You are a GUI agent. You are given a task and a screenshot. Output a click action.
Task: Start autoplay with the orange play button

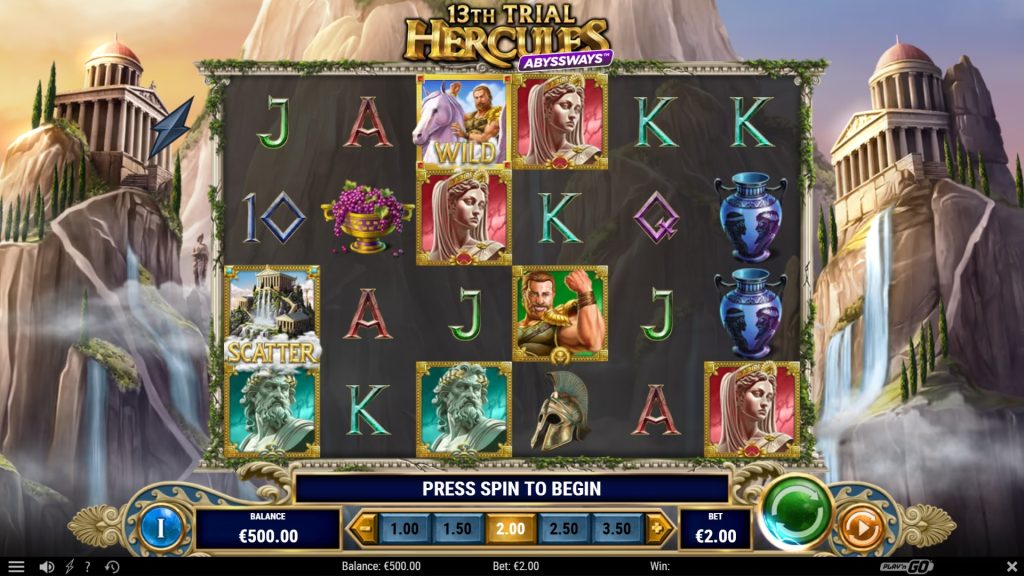[859, 528]
